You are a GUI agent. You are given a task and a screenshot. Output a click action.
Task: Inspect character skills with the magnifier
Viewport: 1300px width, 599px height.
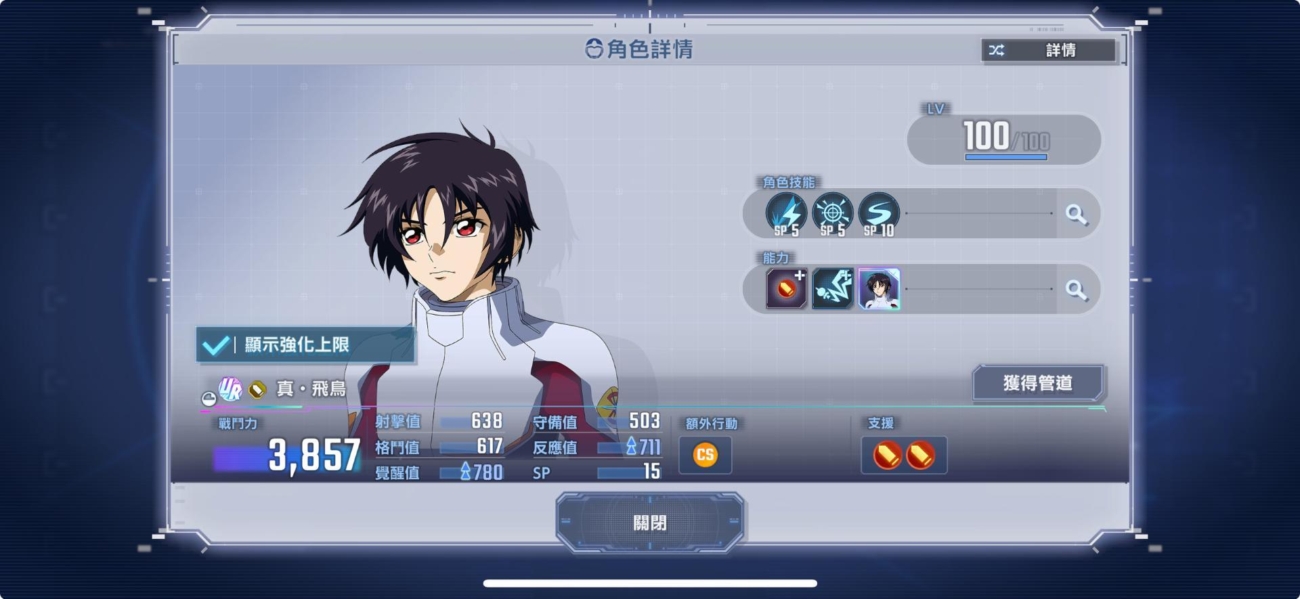click(x=1076, y=214)
